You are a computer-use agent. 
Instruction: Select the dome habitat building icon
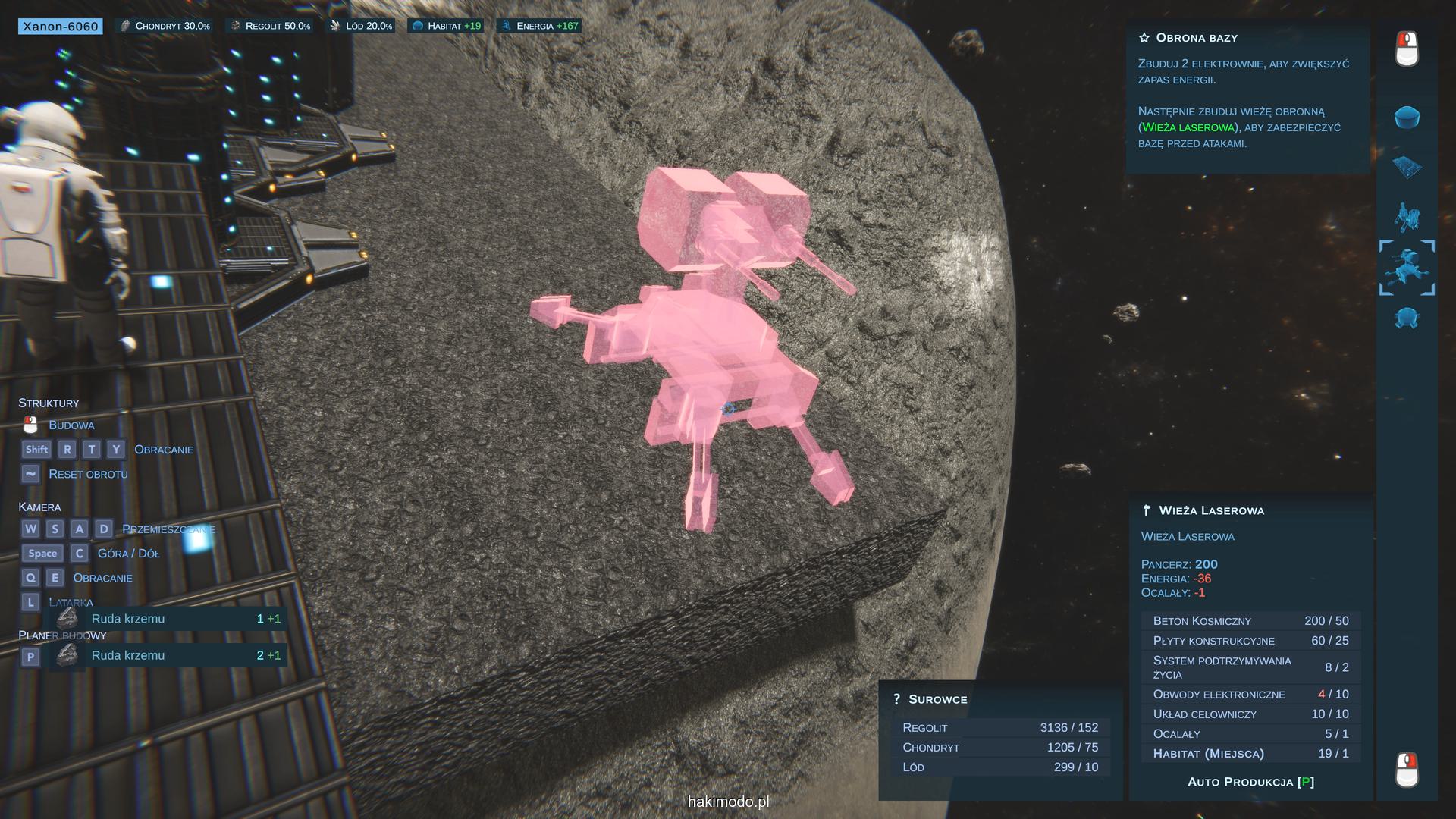click(x=1407, y=118)
